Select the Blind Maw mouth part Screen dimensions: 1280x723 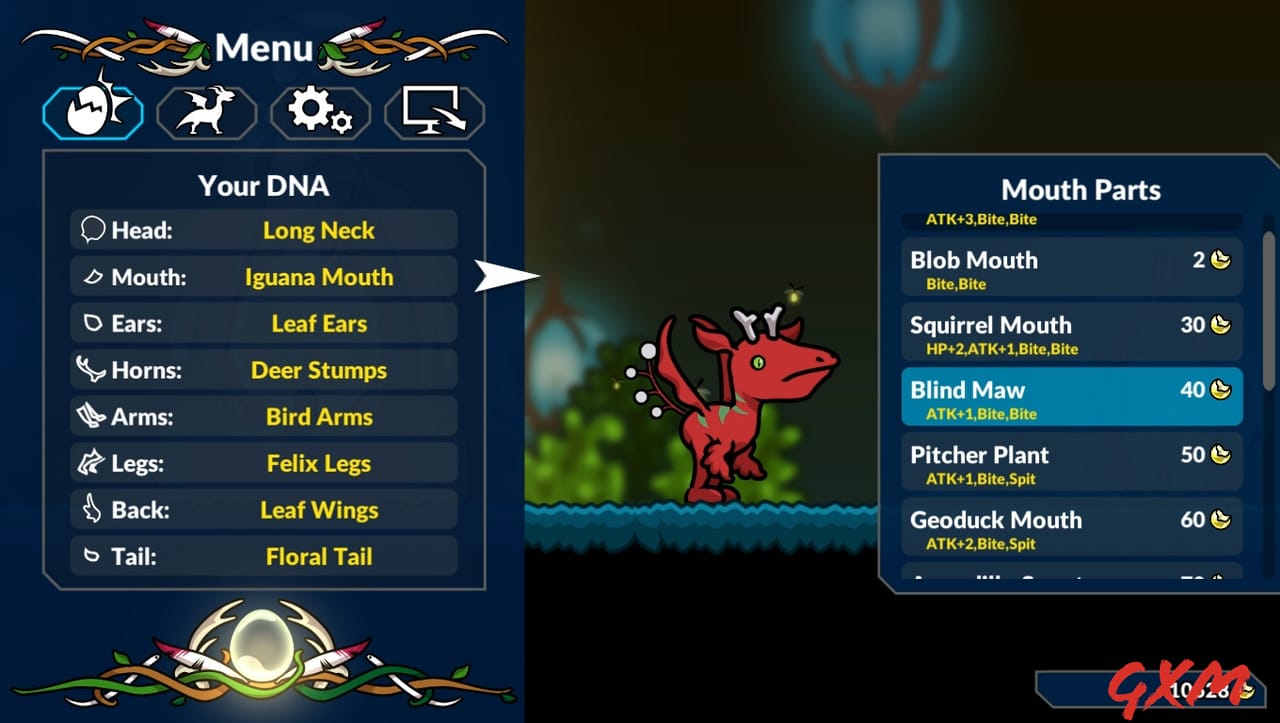tap(1072, 396)
